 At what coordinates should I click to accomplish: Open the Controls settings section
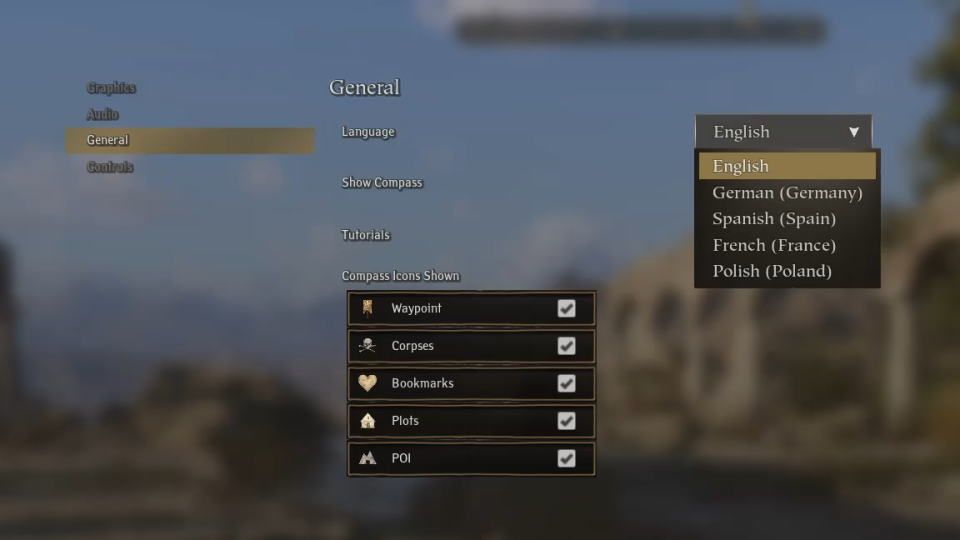coord(110,167)
